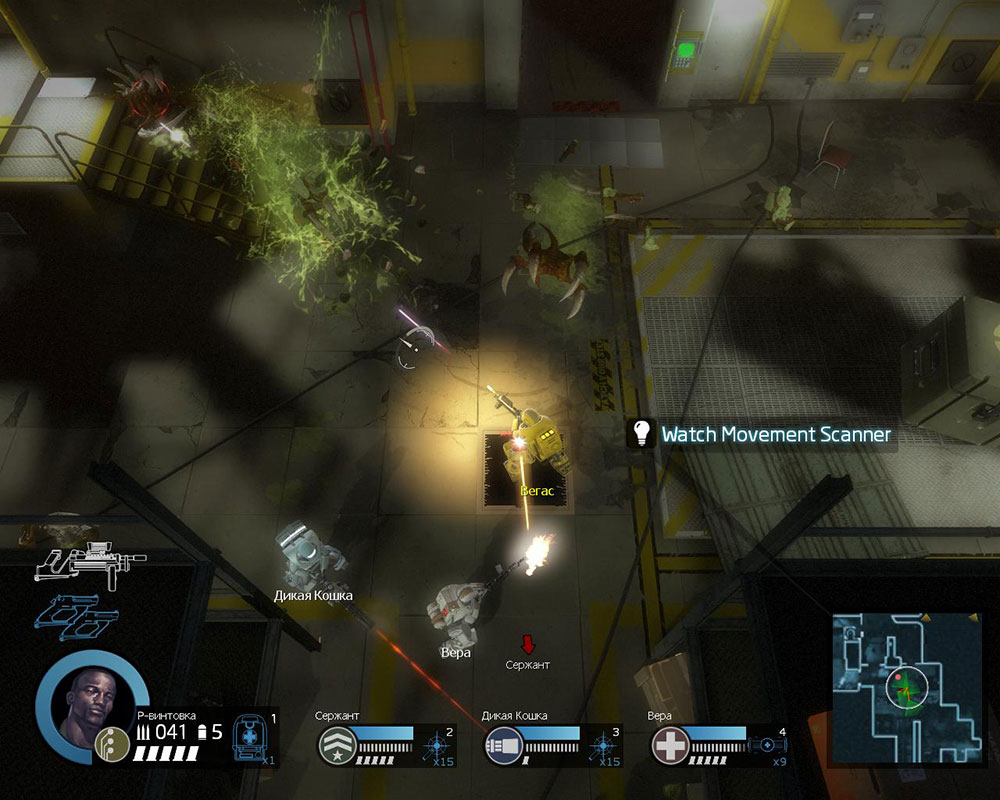1000x800 pixels.
Task: Select Вера's medic cross class icon
Action: tap(668, 746)
